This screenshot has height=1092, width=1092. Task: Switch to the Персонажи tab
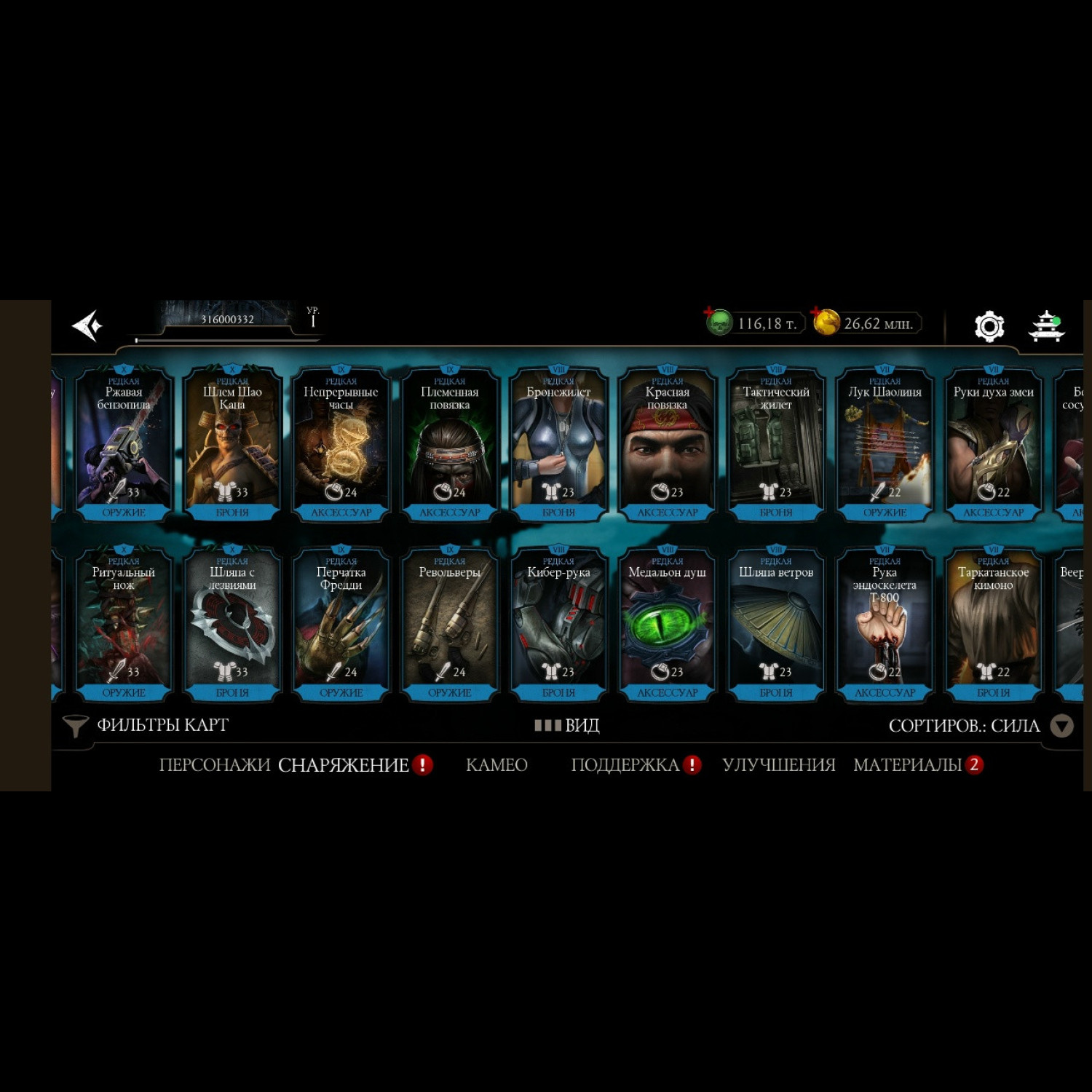(214, 765)
